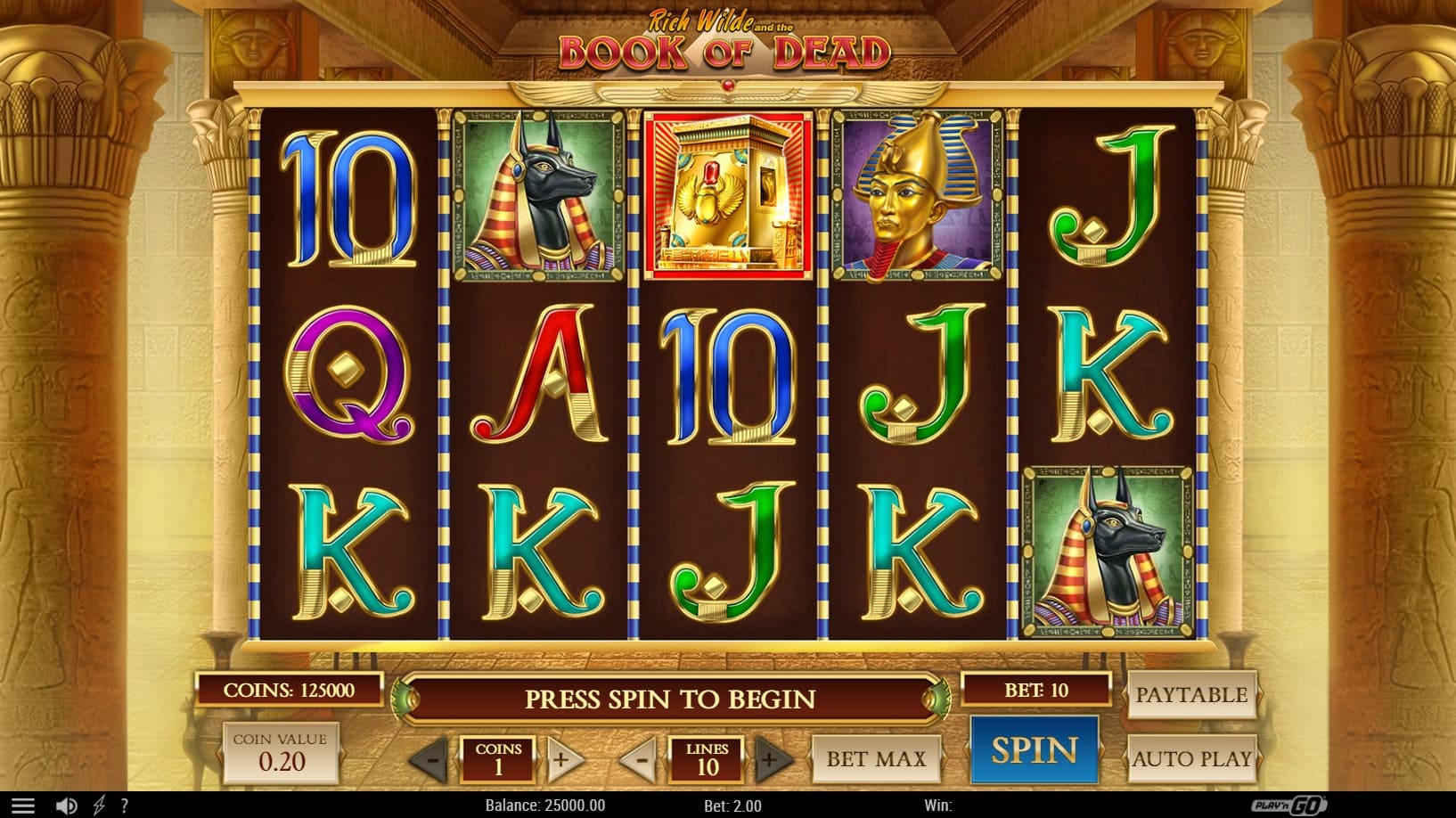Reduce the number of lines

(639, 760)
